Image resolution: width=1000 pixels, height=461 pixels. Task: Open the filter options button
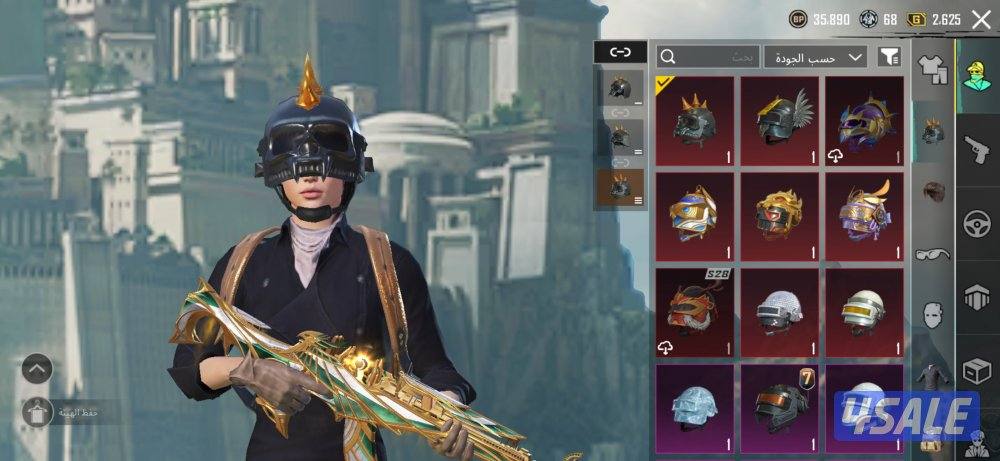tap(888, 57)
